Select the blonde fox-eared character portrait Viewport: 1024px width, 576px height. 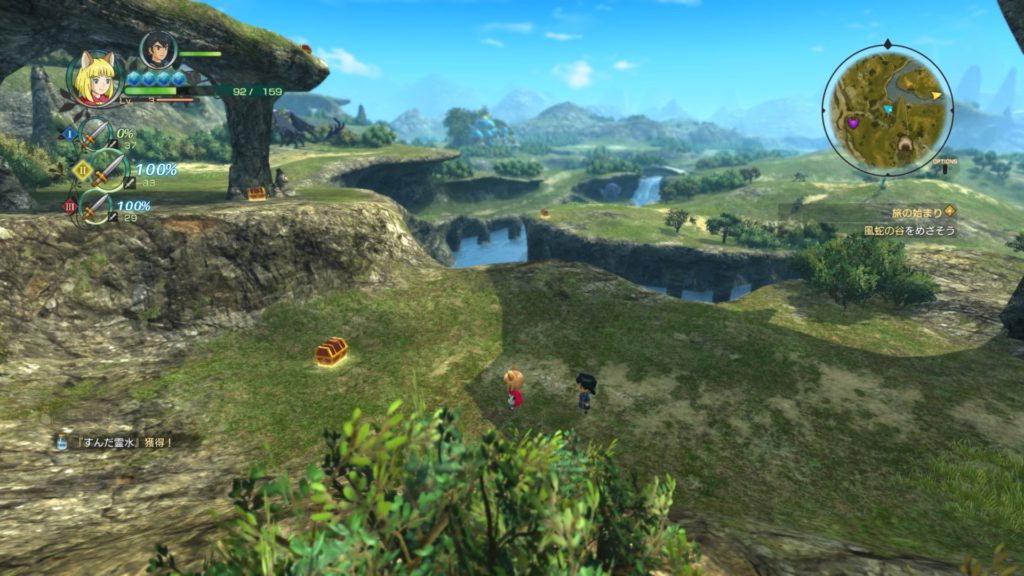pos(94,79)
